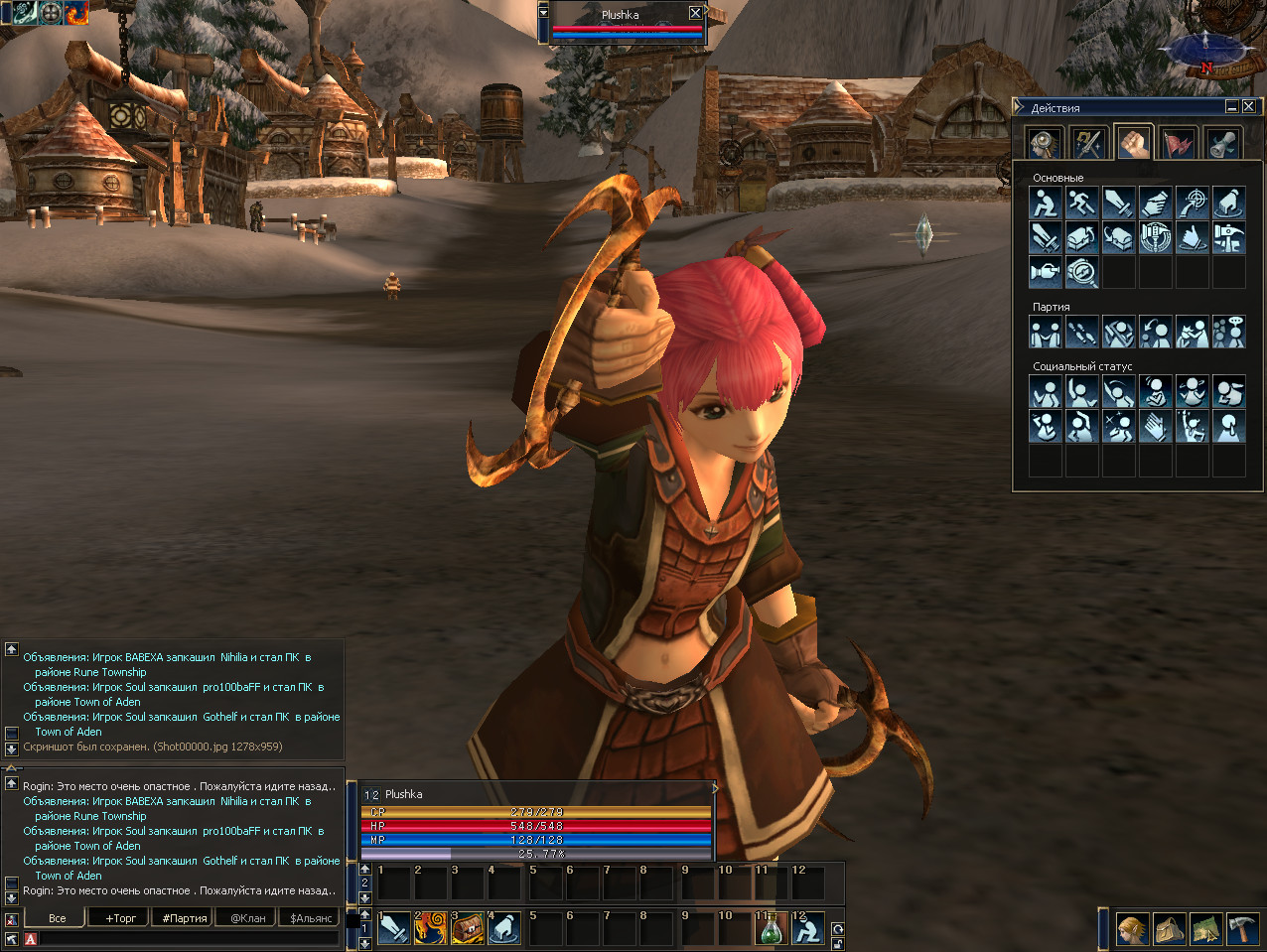Image resolution: width=1267 pixels, height=952 pixels.
Task: Open the character status elf portrait icon
Action: click(1132, 929)
